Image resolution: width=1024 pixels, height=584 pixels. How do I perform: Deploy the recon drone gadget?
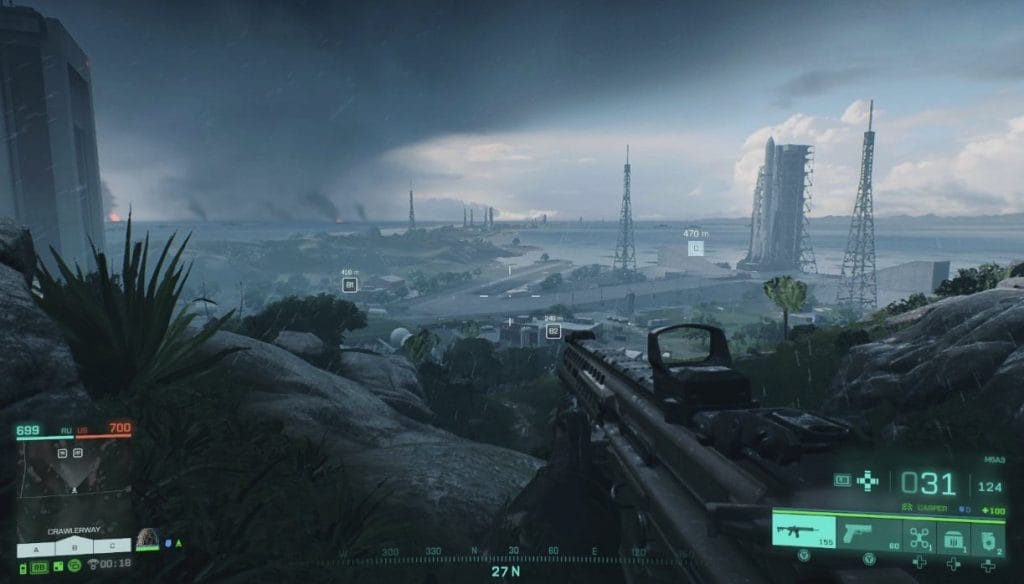[917, 535]
